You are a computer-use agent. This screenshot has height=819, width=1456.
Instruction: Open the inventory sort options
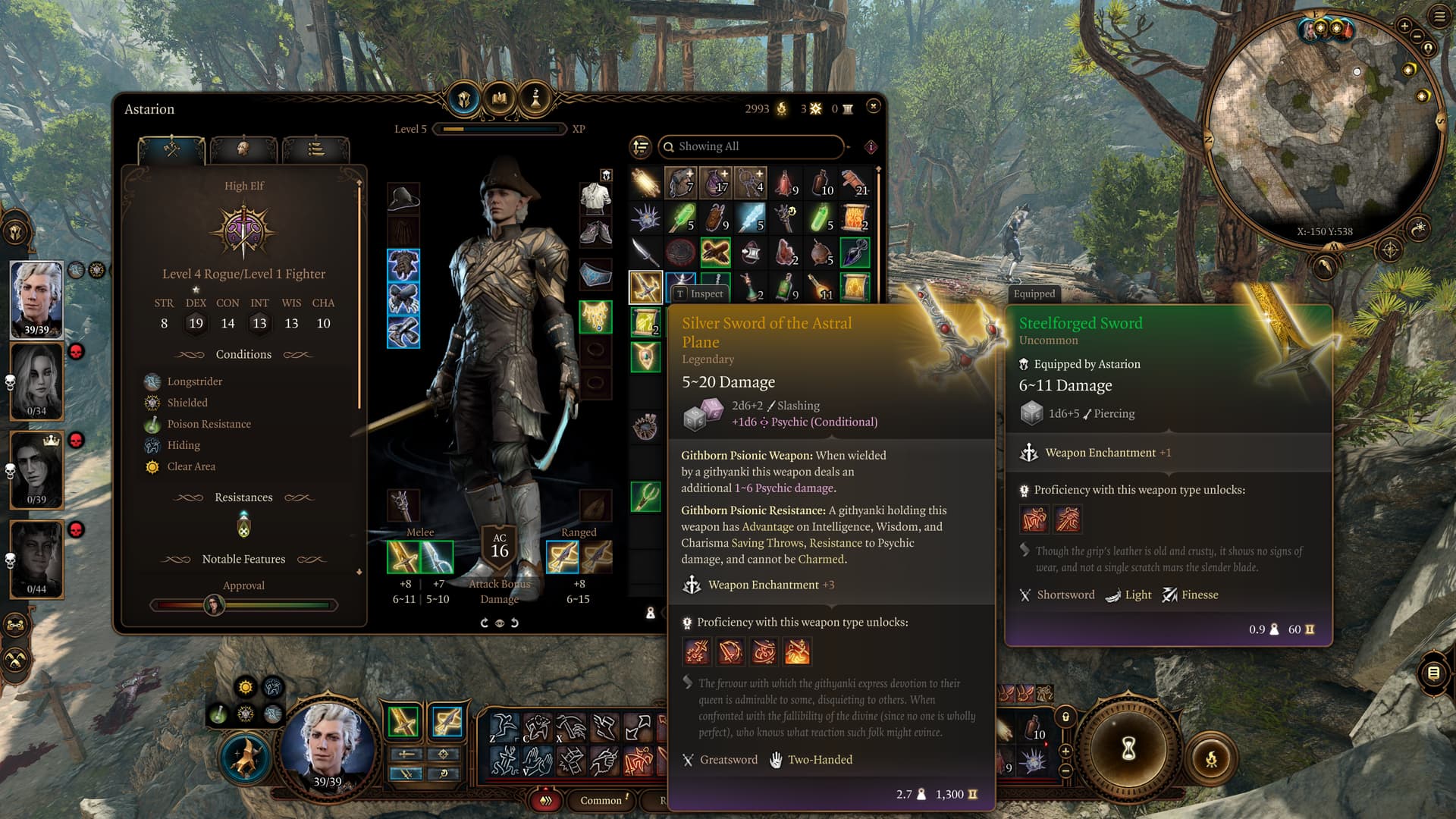(641, 146)
